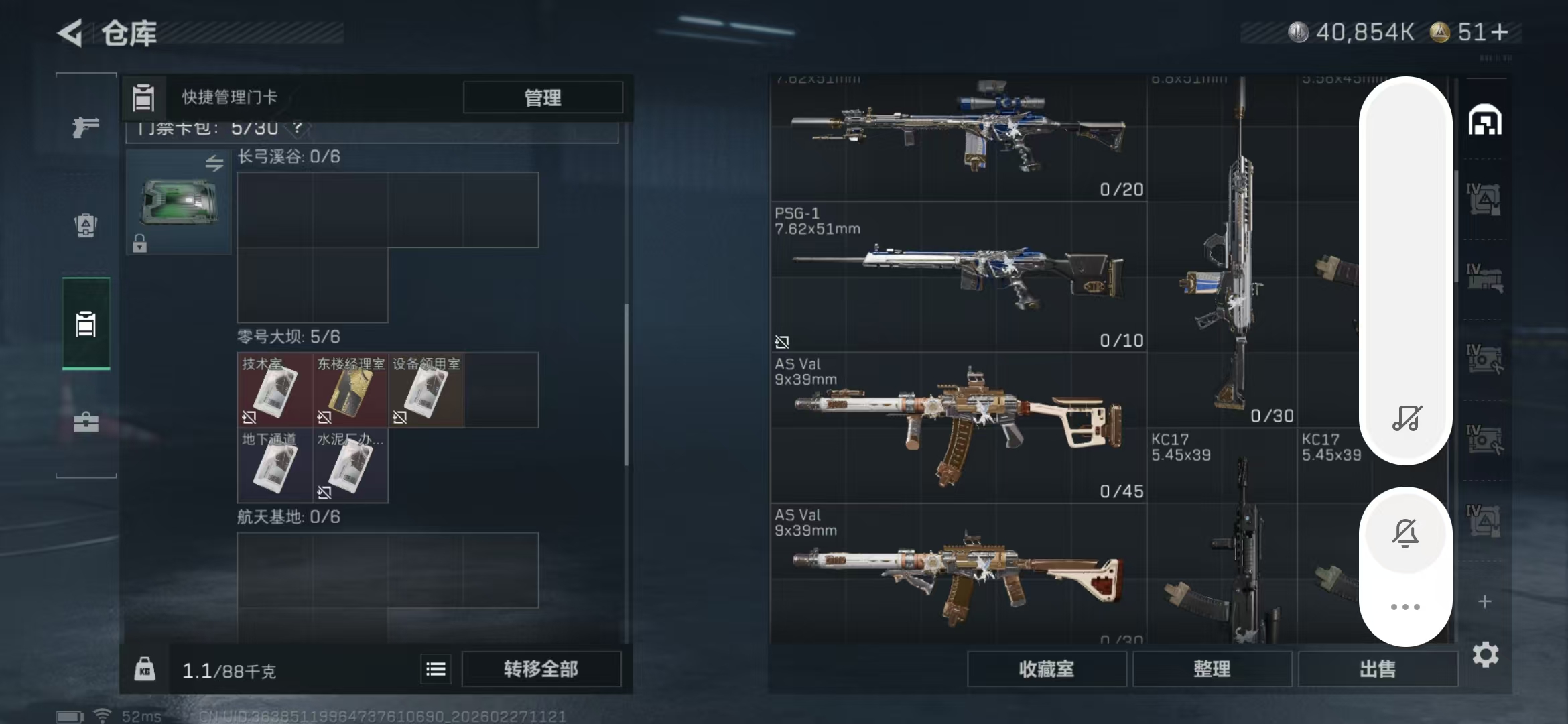
Task: Choose the 地下通道 keycard
Action: [x=275, y=467]
